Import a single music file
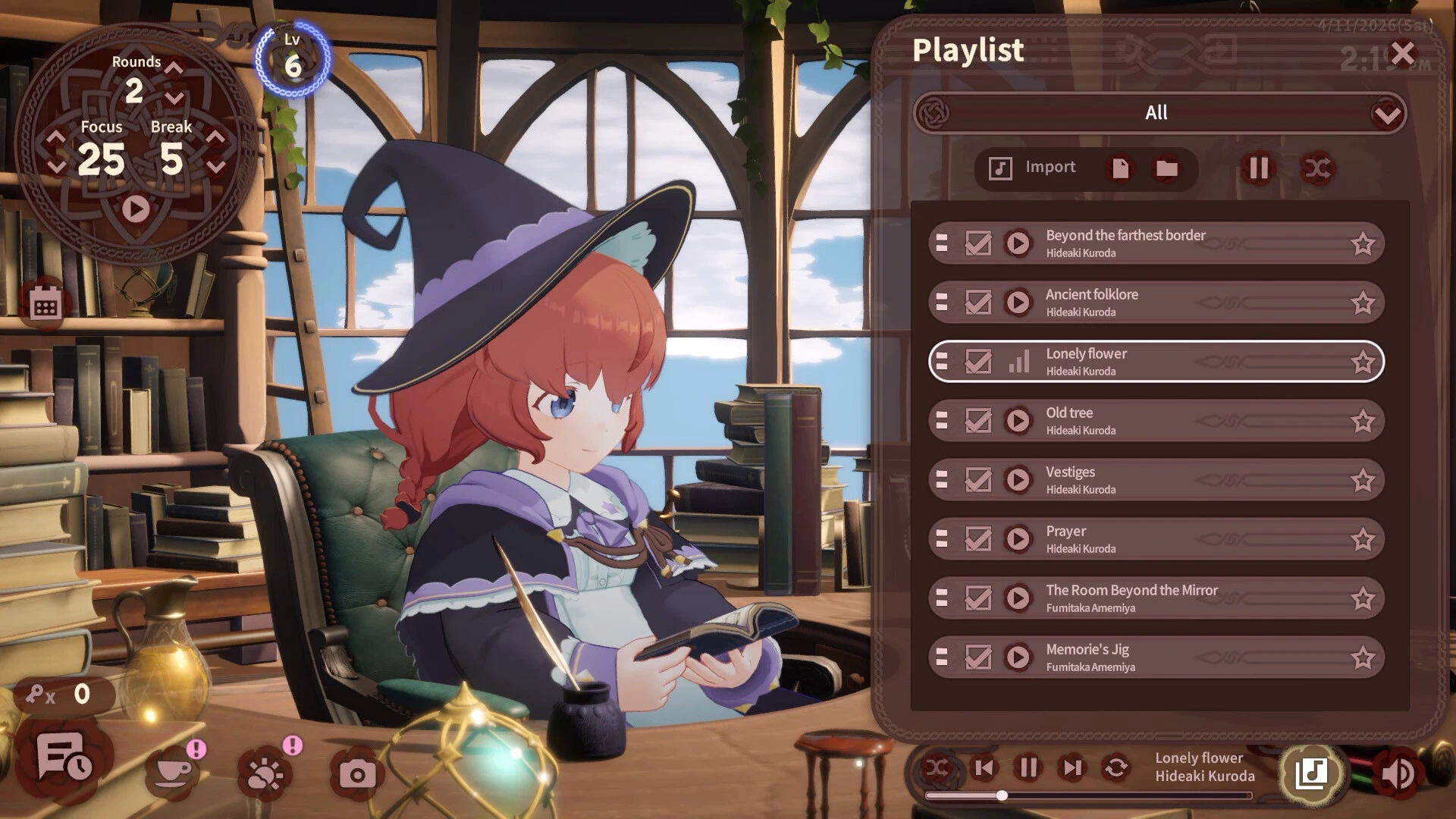The width and height of the screenshot is (1456, 819). pos(1120,168)
